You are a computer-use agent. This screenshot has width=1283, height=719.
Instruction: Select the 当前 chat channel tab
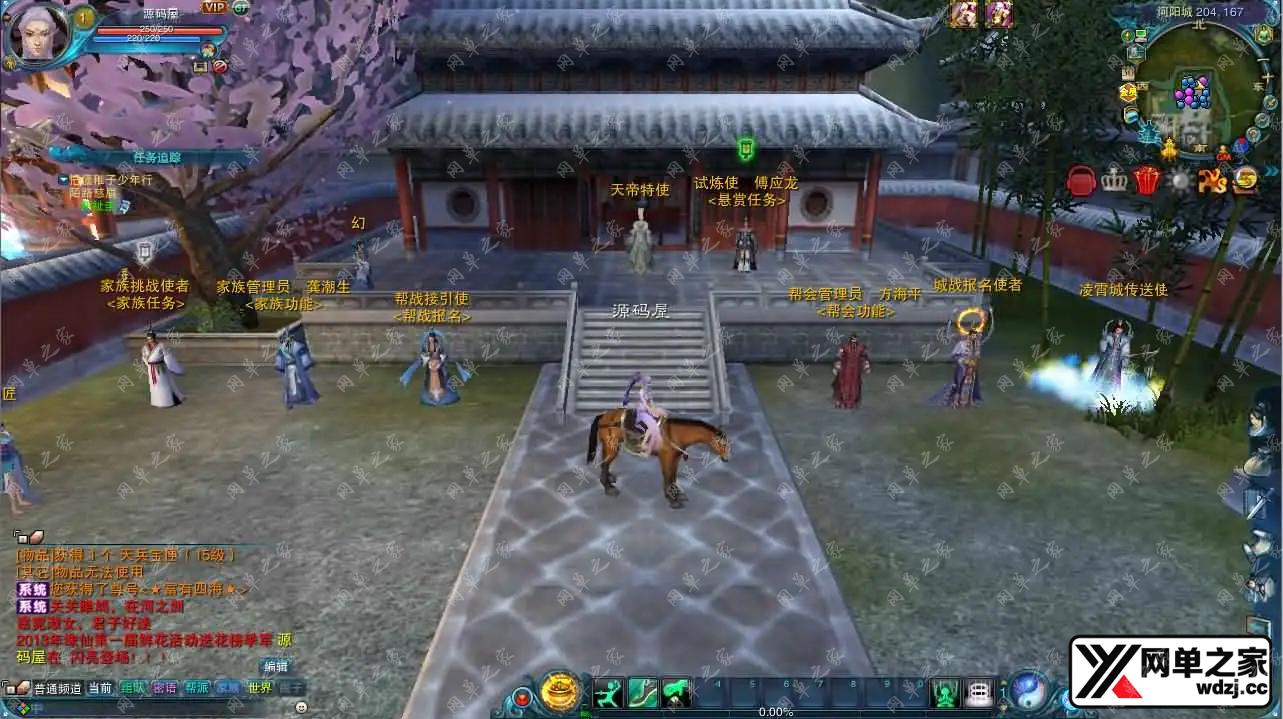(x=100, y=688)
